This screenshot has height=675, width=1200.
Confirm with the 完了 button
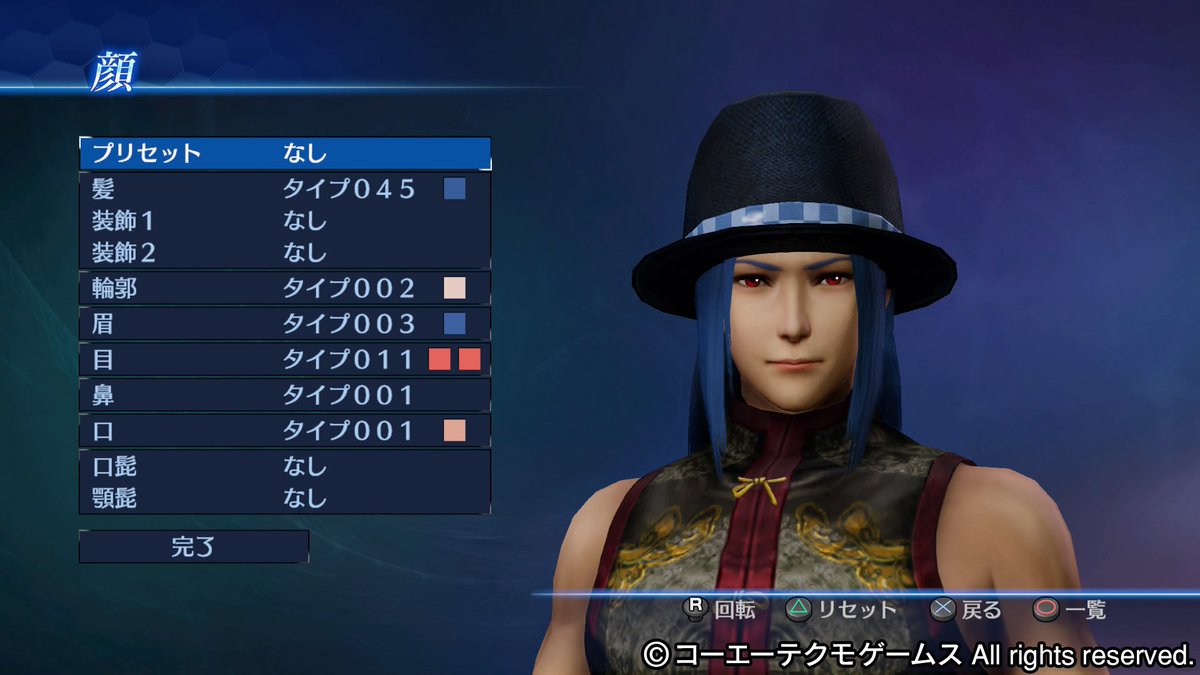pos(194,547)
